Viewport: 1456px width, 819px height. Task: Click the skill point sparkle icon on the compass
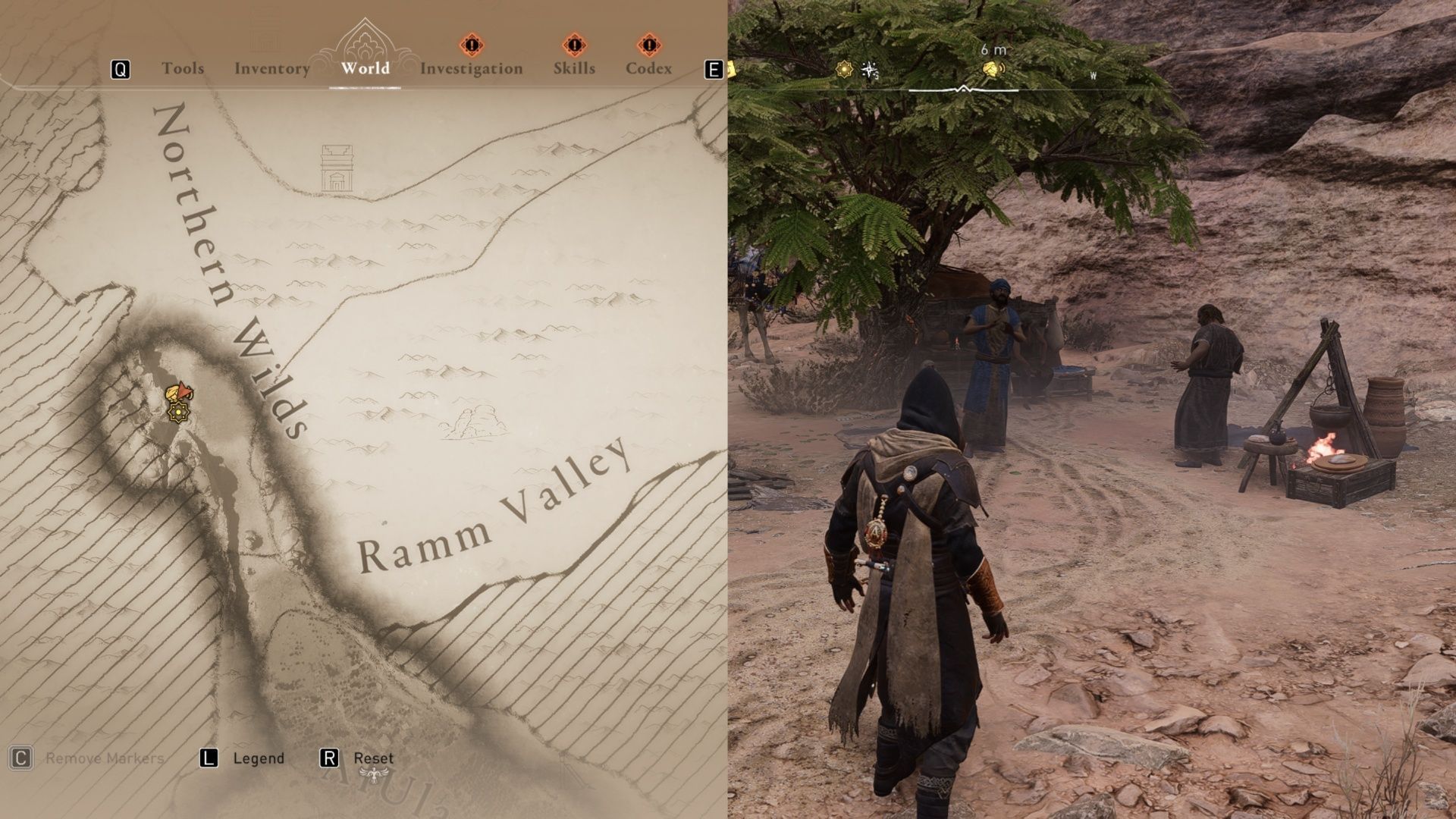pos(869,68)
